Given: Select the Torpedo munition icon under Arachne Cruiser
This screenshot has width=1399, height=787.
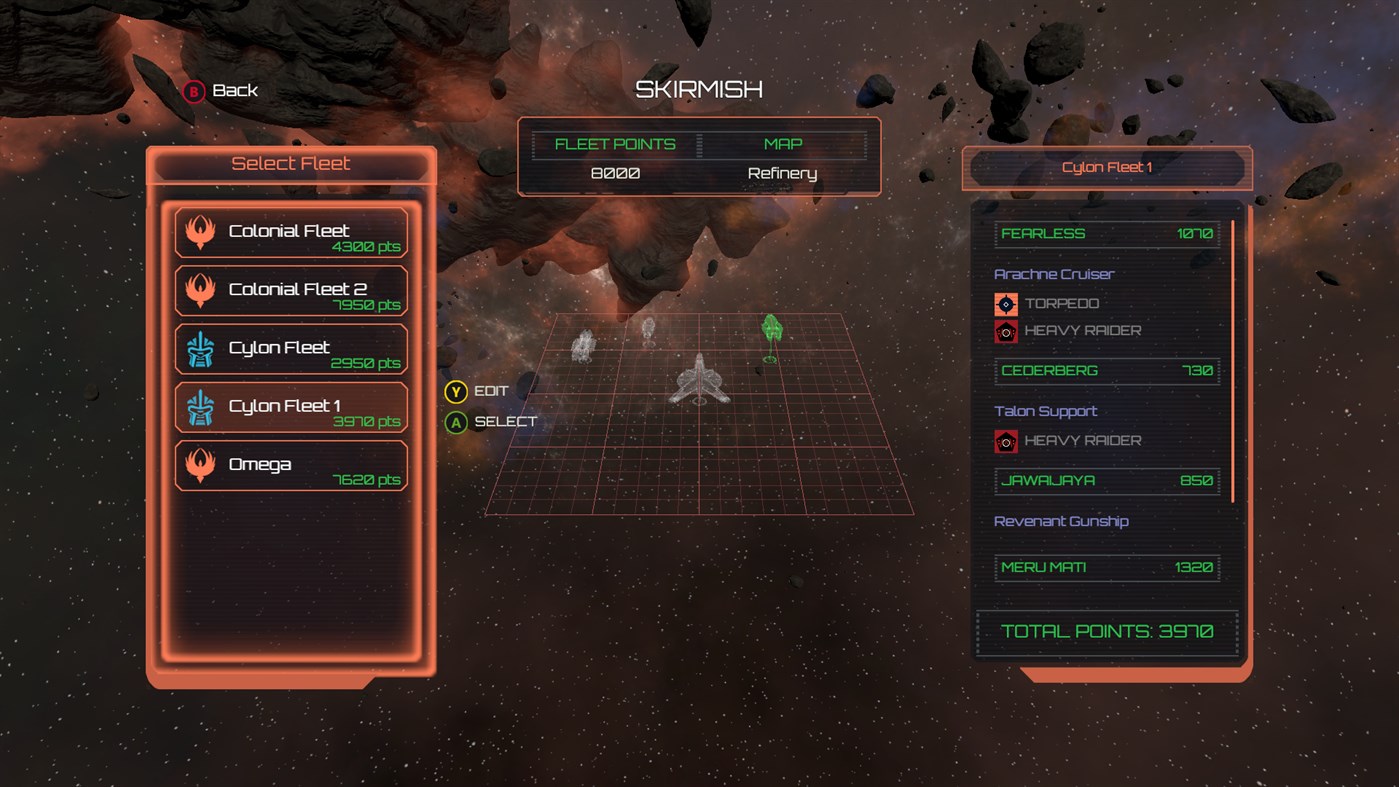Looking at the screenshot, I should pyautogui.click(x=1004, y=302).
